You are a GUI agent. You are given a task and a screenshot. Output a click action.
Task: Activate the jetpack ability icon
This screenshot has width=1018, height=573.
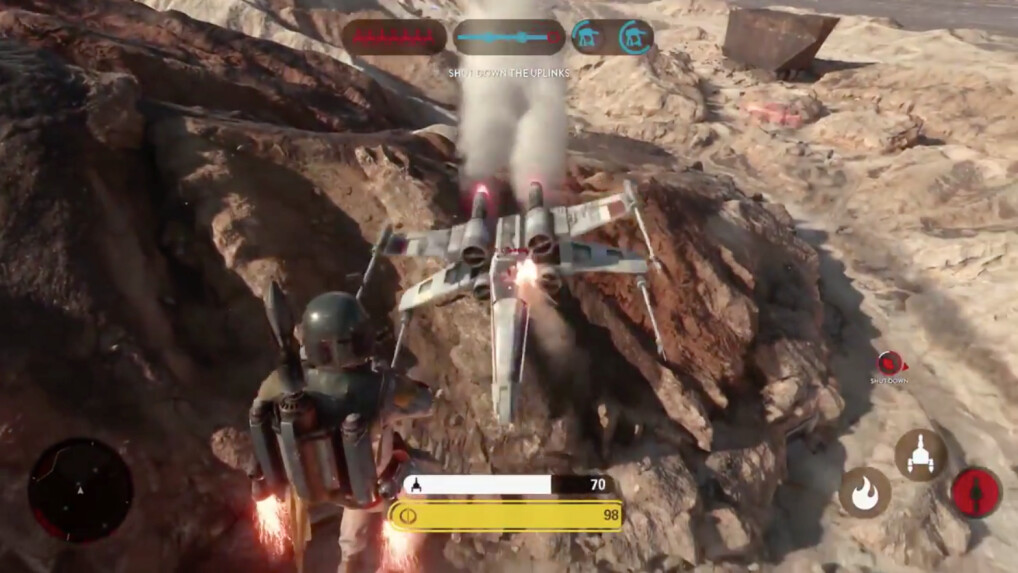coord(920,455)
